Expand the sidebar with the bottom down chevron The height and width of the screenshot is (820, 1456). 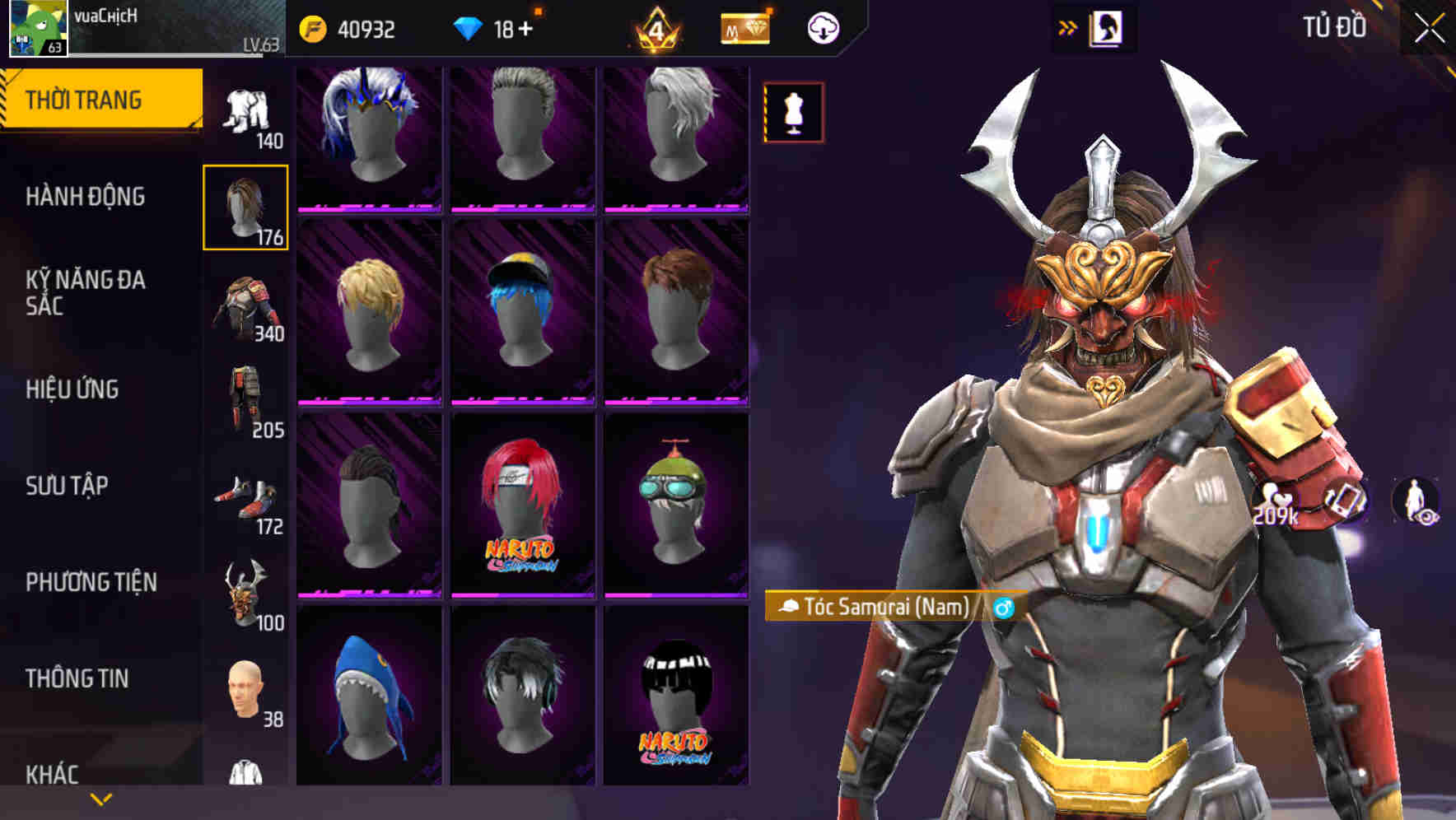(x=101, y=799)
